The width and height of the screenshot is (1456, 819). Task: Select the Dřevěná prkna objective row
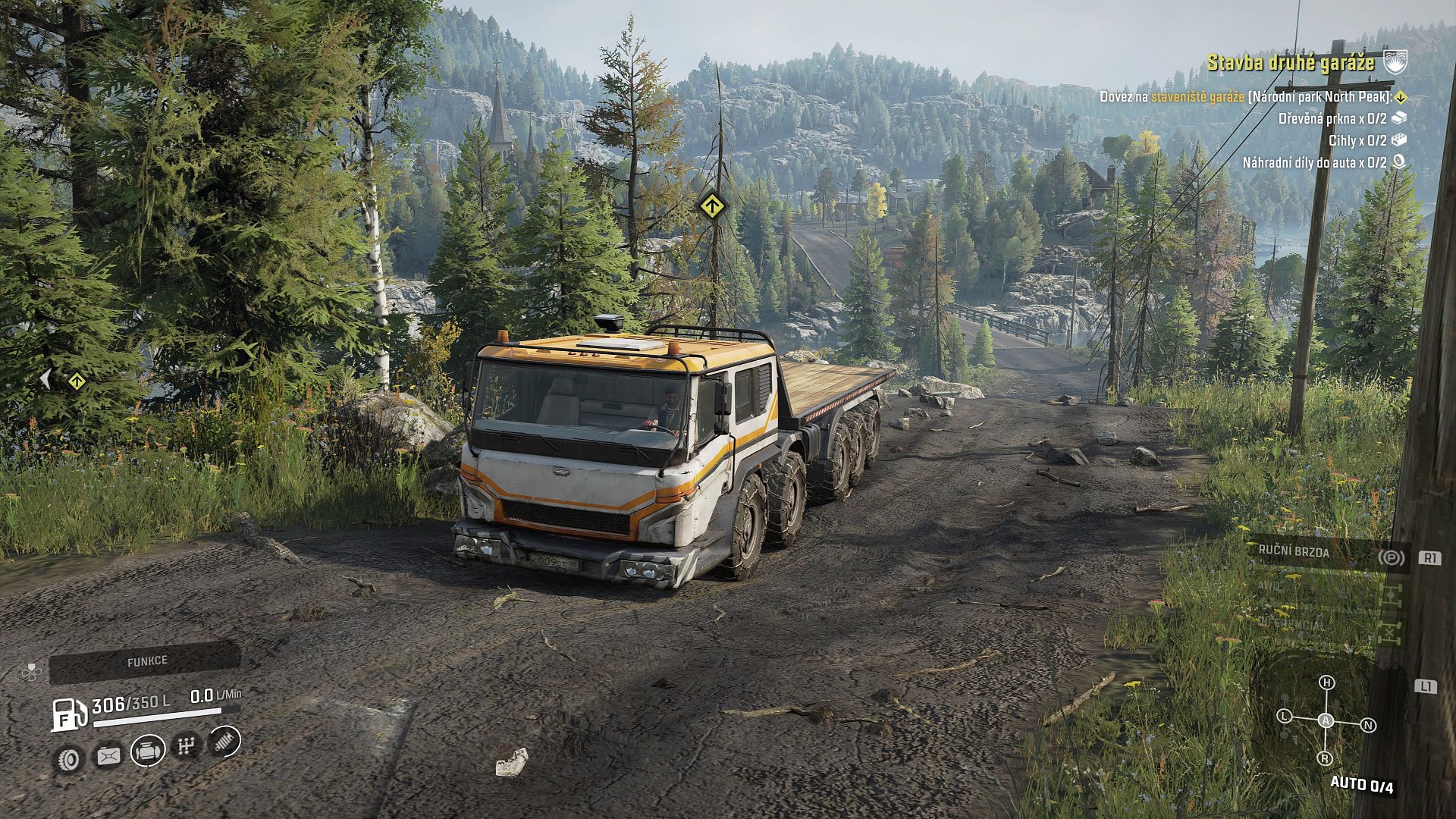(1332, 118)
